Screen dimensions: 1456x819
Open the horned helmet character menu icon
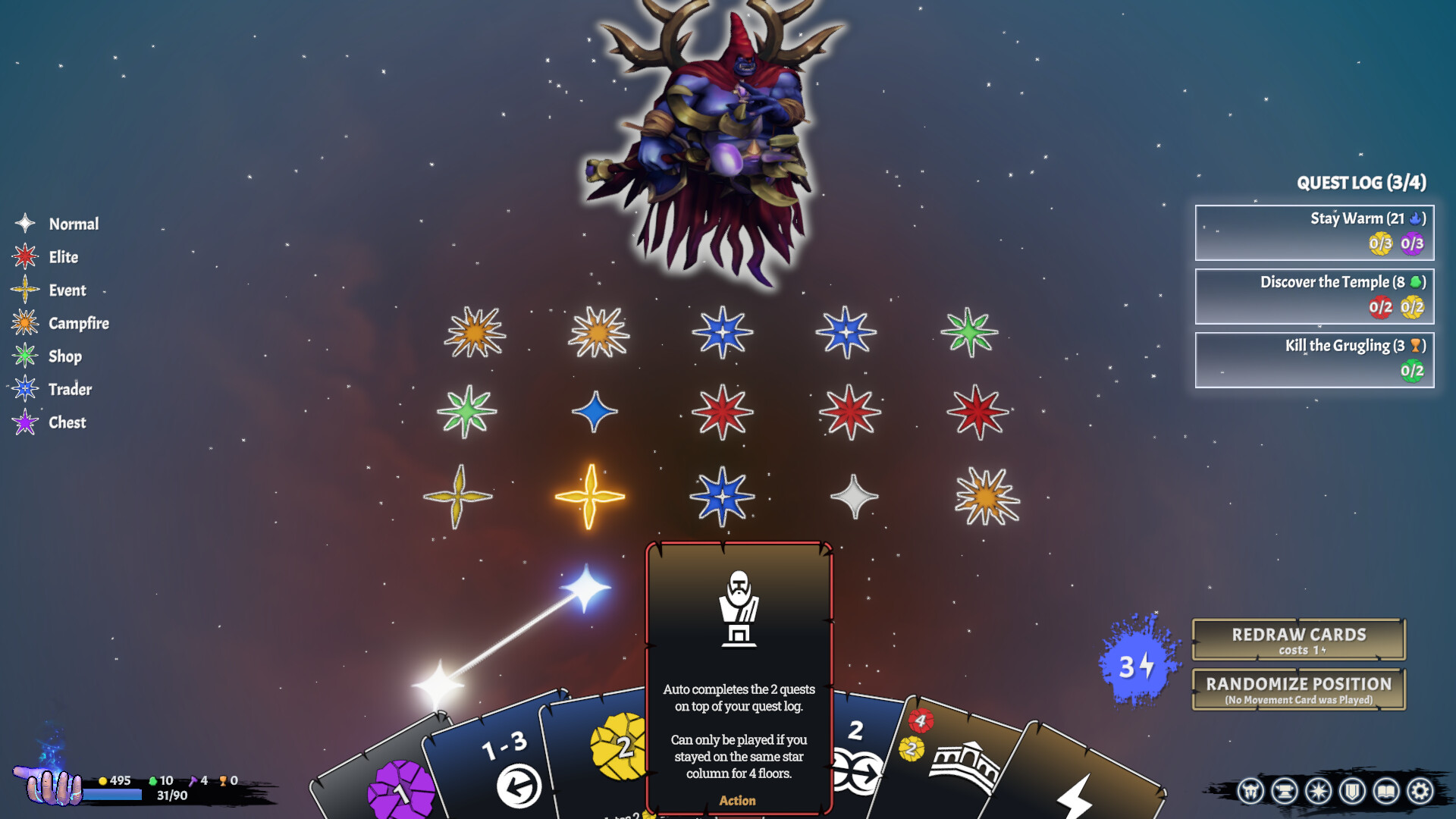click(x=1250, y=791)
